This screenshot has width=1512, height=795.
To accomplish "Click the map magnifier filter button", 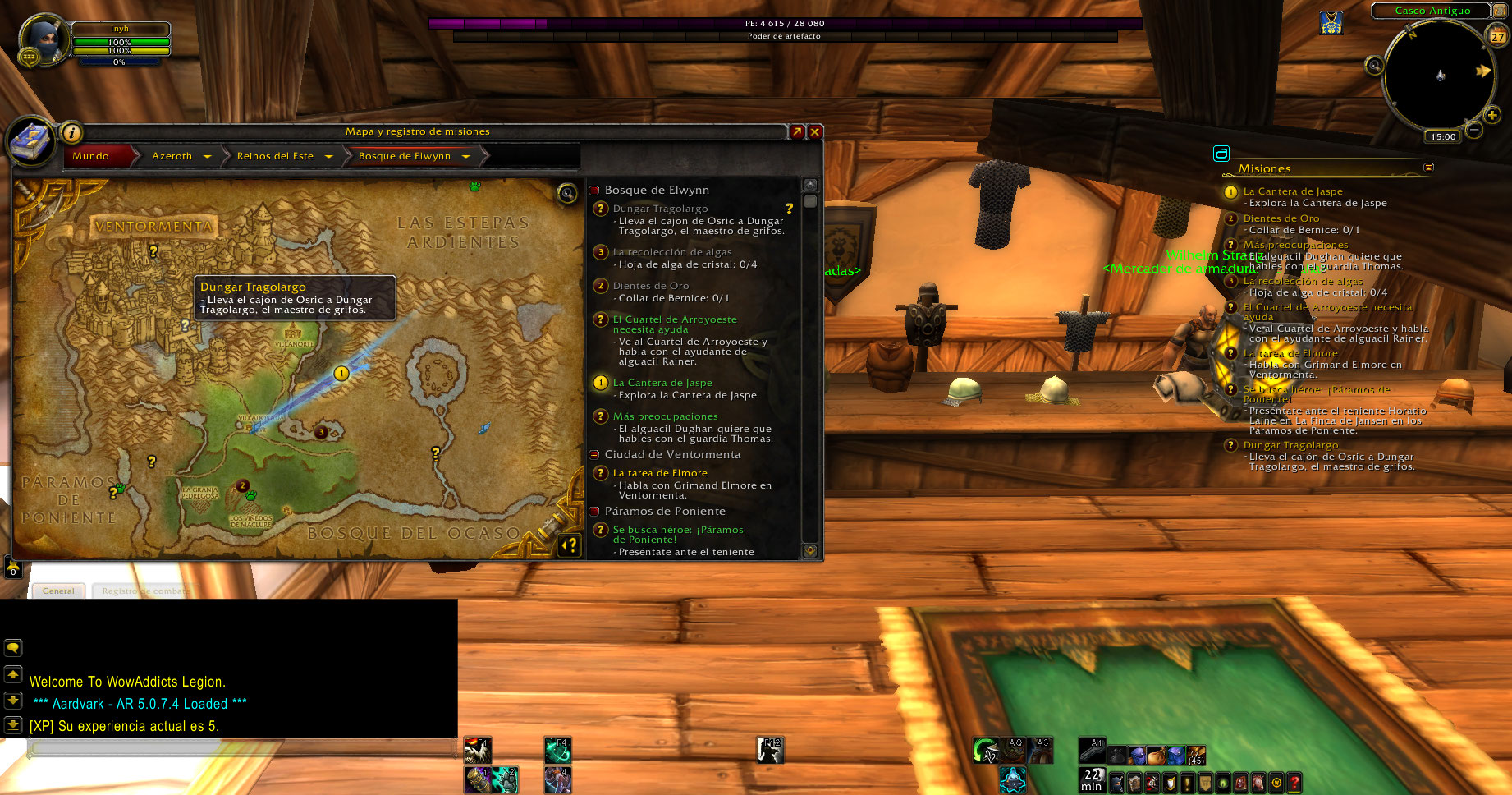I will click(x=567, y=194).
